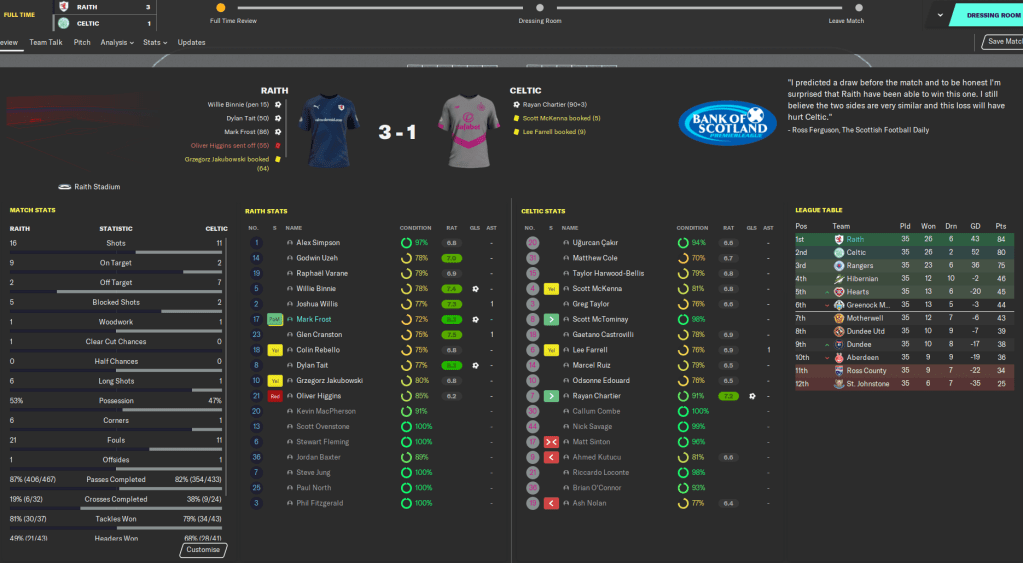
Task: Customise the match stats panel
Action: pyautogui.click(x=204, y=550)
